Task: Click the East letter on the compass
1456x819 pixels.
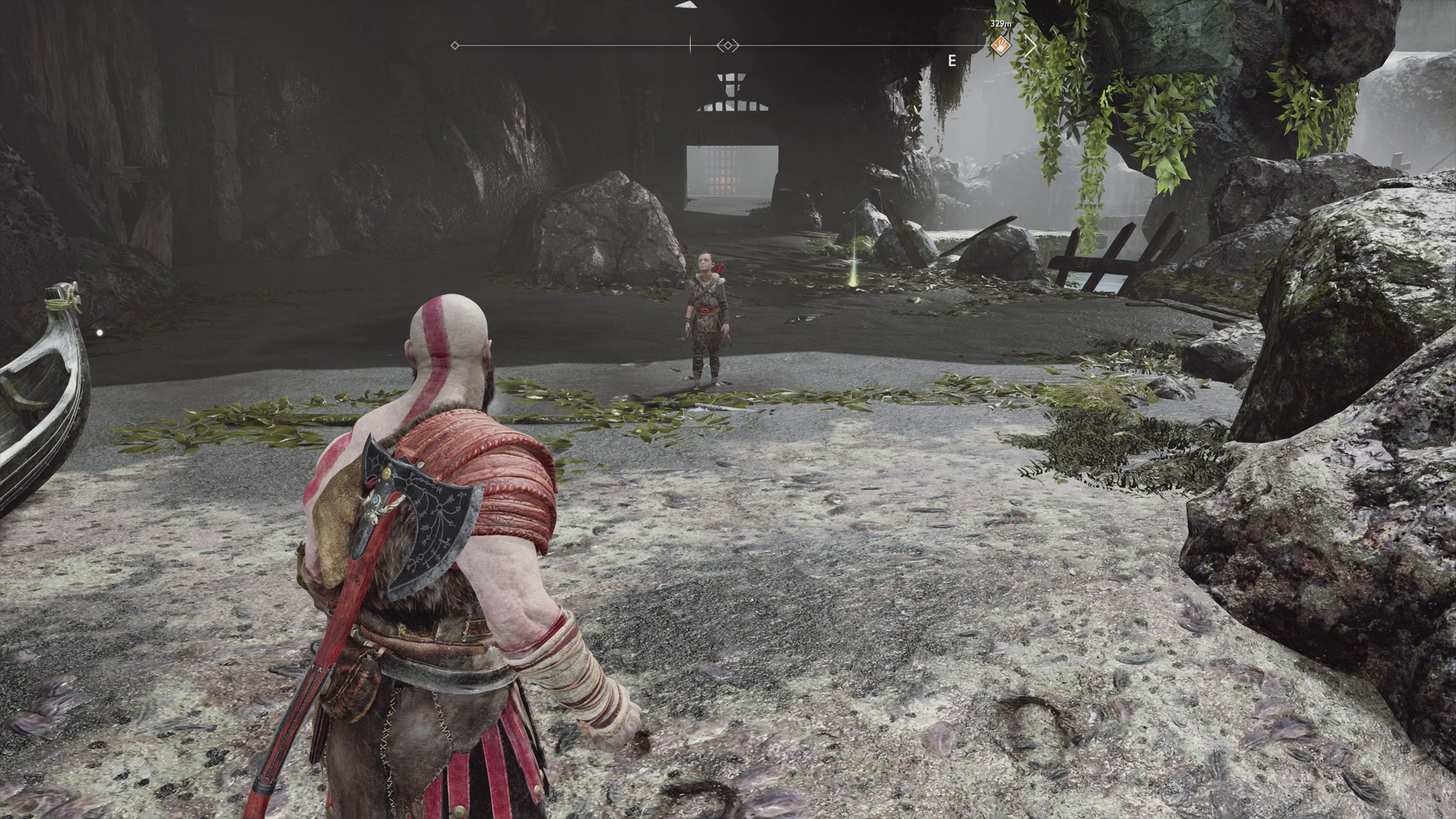Action: tap(952, 61)
